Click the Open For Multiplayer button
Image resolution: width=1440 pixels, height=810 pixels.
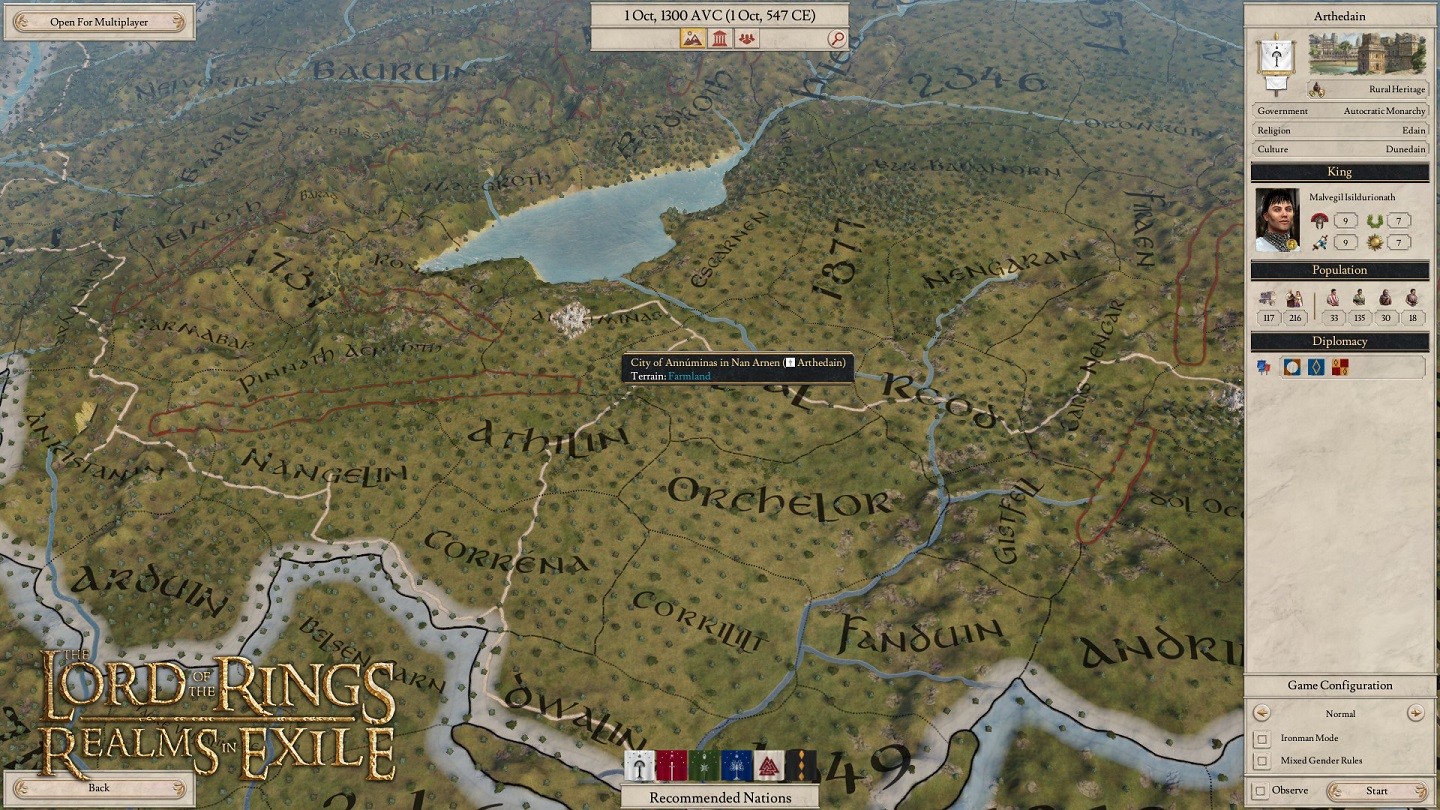[98, 22]
